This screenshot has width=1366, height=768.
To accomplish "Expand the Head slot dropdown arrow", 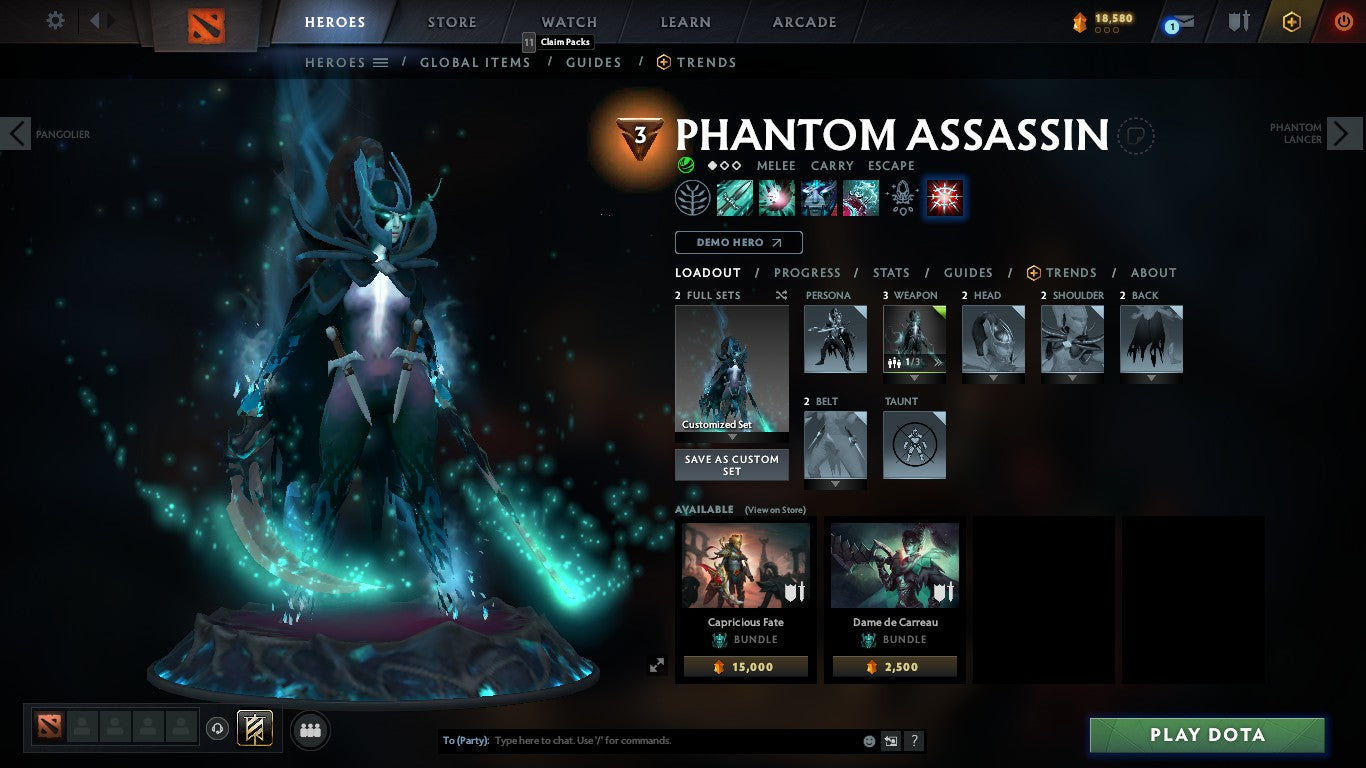I will coord(993,379).
